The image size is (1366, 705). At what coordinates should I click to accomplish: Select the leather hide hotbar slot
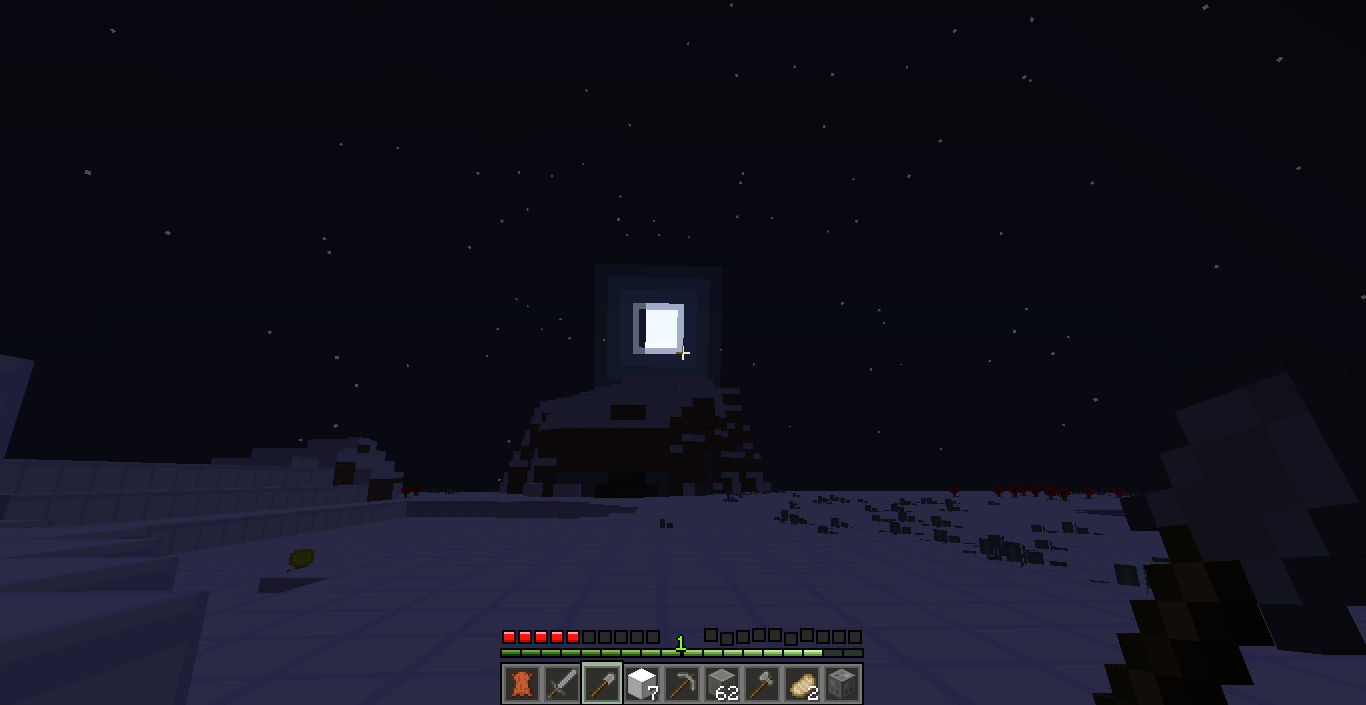pos(521,684)
